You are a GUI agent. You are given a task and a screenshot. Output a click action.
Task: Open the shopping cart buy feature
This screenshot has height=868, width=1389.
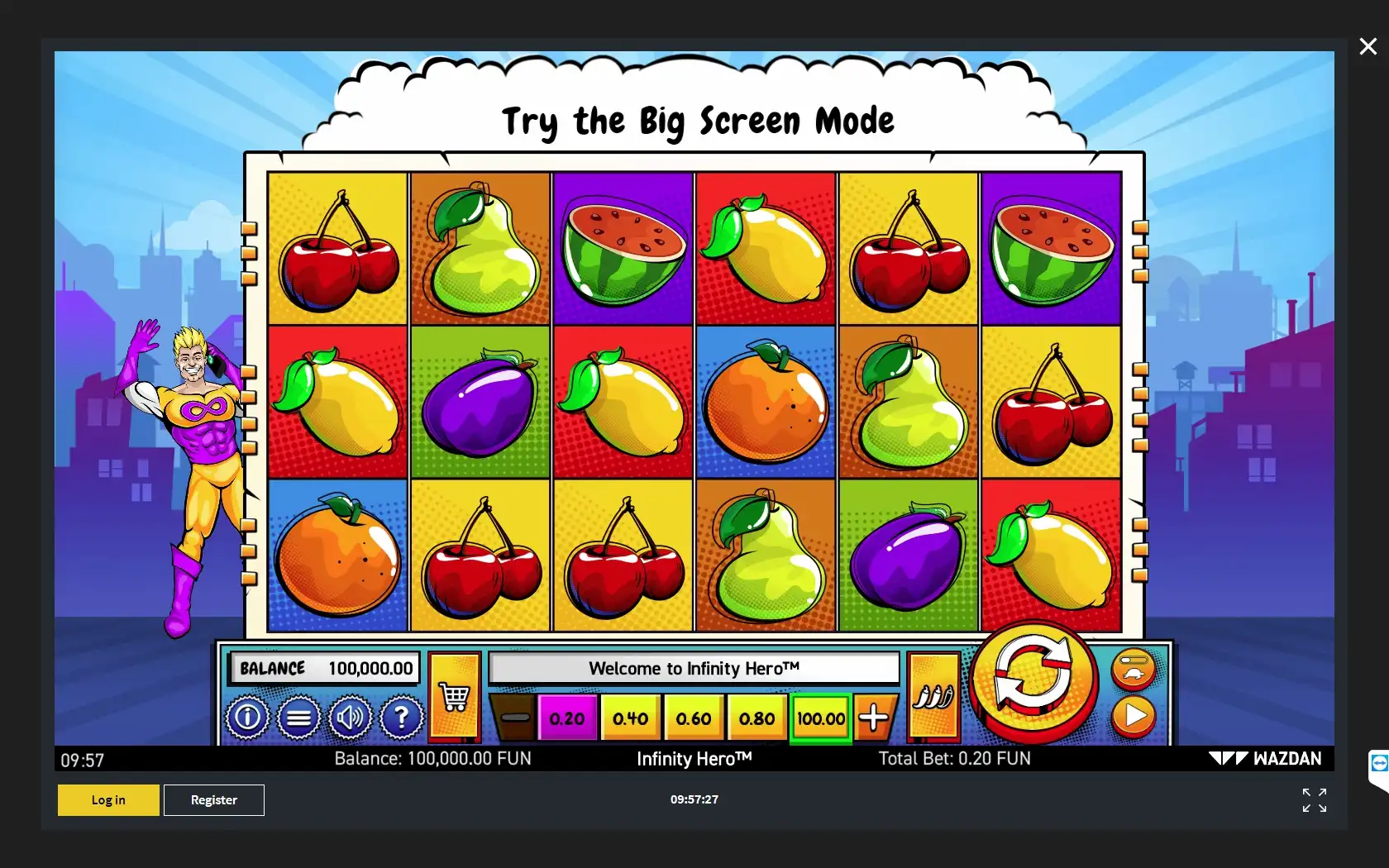point(454,697)
